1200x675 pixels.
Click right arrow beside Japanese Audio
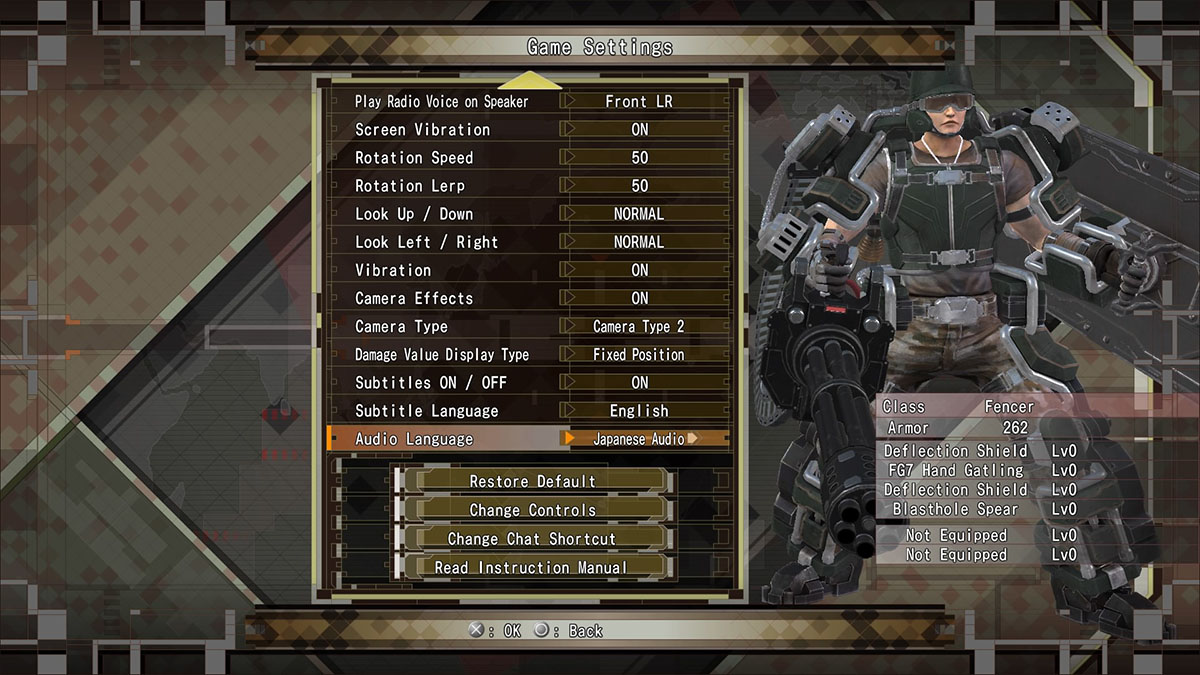tap(692, 438)
